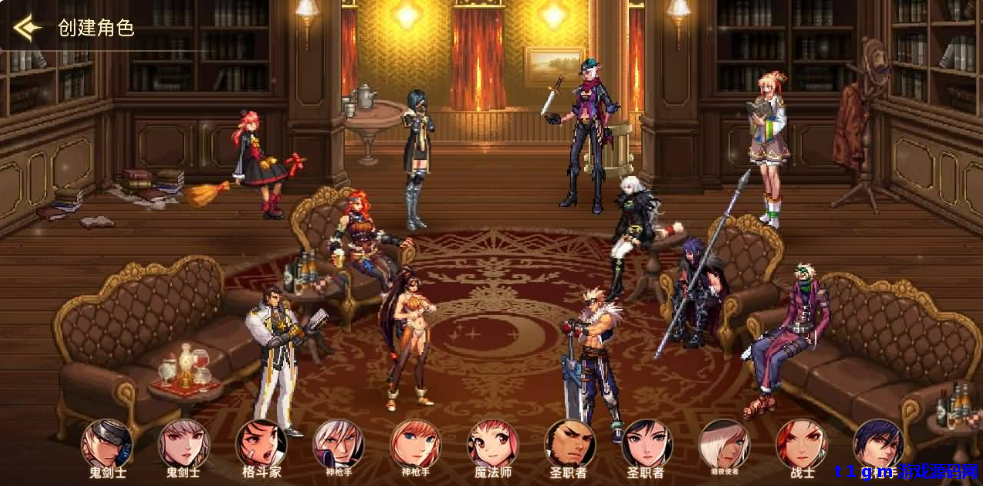Go back using the arrow beside 创建角色
Viewport: 983px width, 486px height.
point(27,27)
